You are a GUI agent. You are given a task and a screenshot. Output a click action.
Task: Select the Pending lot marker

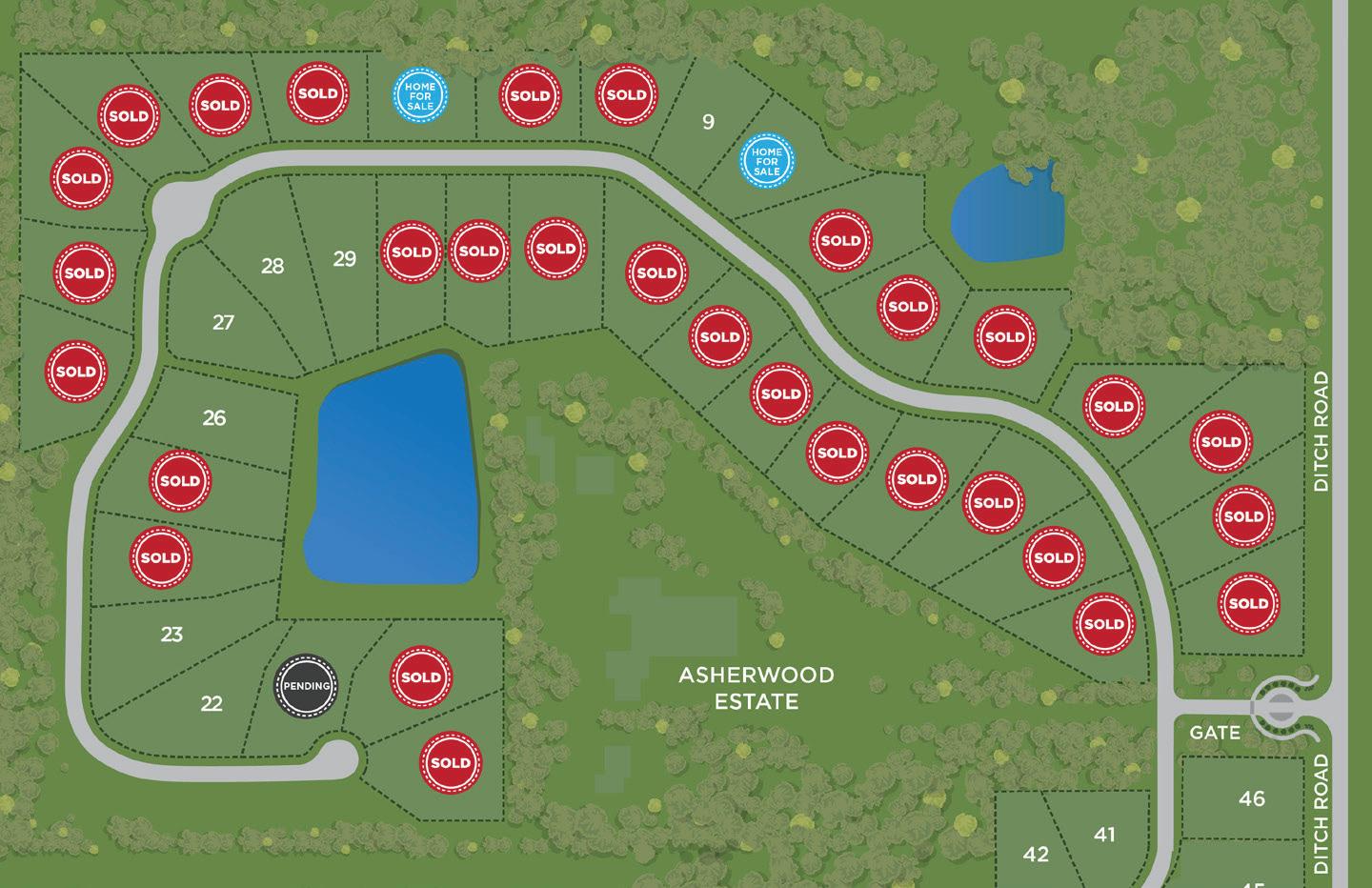307,686
